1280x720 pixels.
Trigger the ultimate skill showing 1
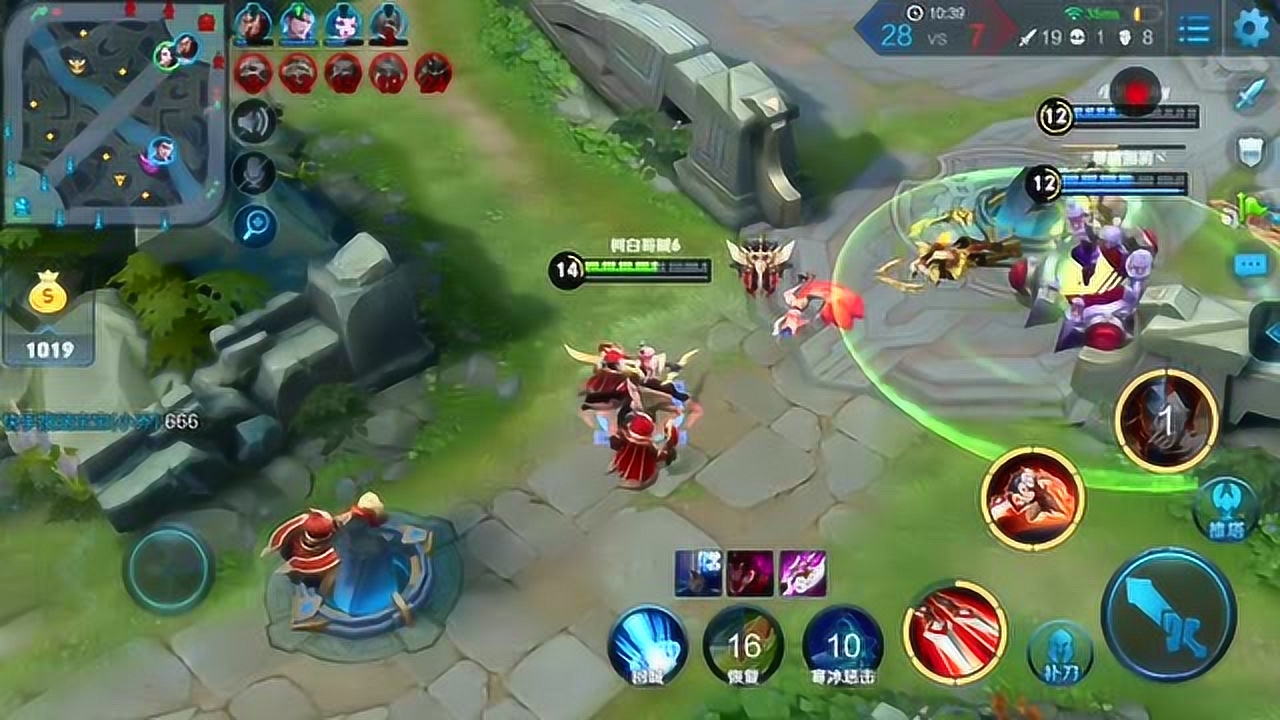point(1166,421)
